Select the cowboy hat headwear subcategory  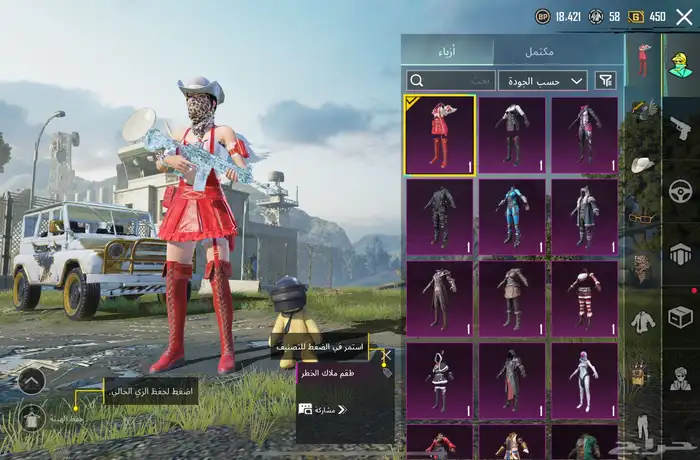tap(641, 163)
